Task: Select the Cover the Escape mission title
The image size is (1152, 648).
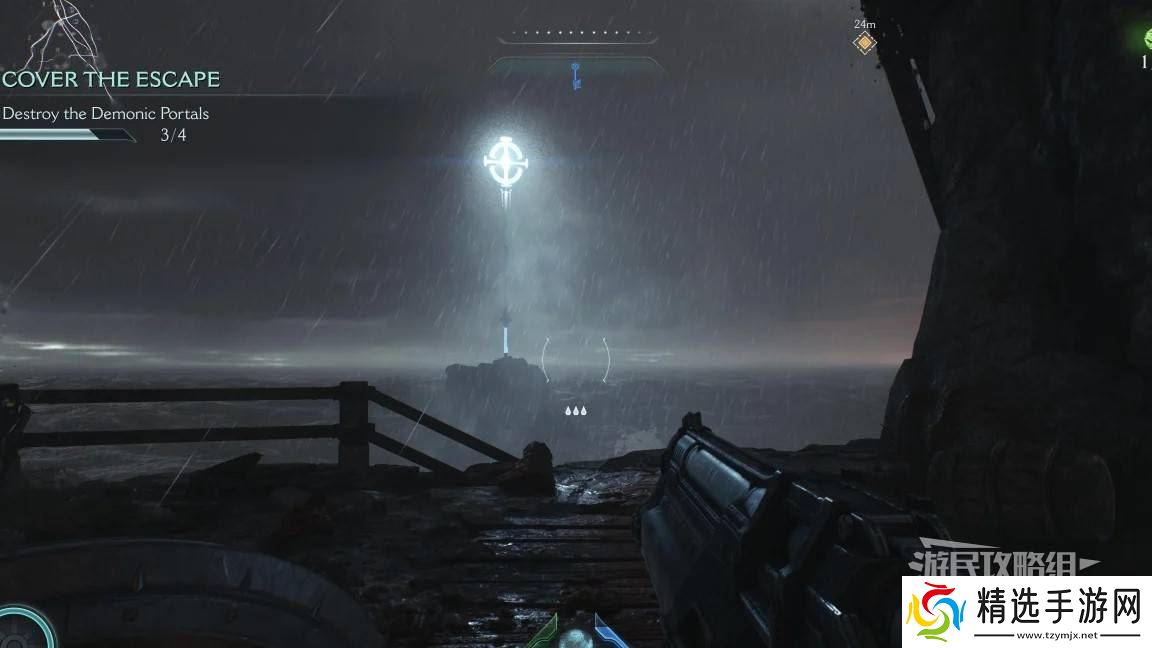Action: pyautogui.click(x=111, y=79)
